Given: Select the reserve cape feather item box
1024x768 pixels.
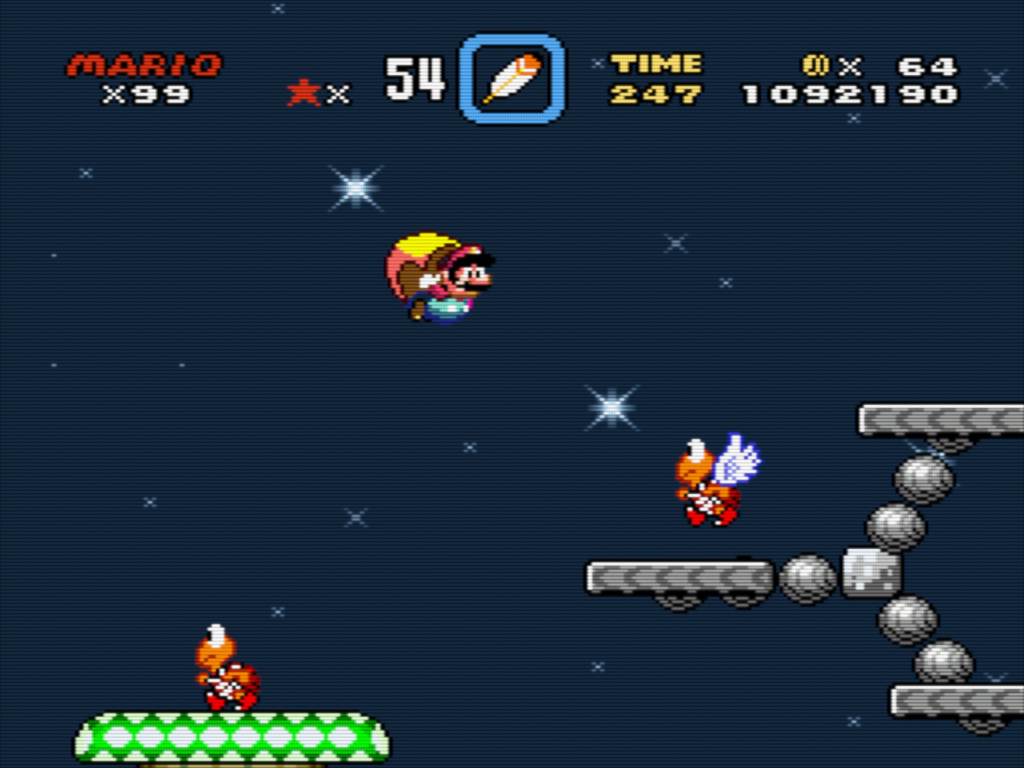Looking at the screenshot, I should (511, 79).
